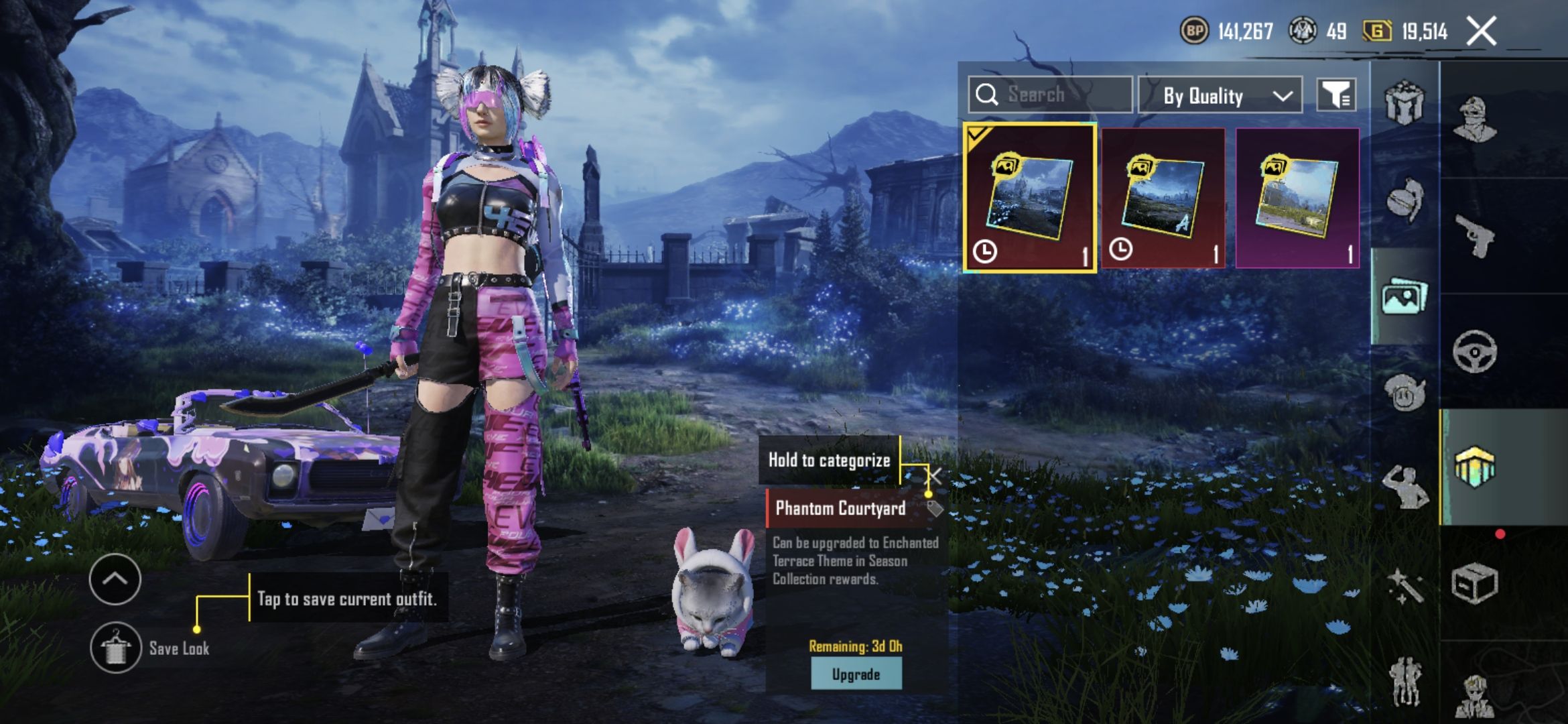Switch to the pistol weapon category
This screenshot has height=724, width=1568.
coord(1475,236)
